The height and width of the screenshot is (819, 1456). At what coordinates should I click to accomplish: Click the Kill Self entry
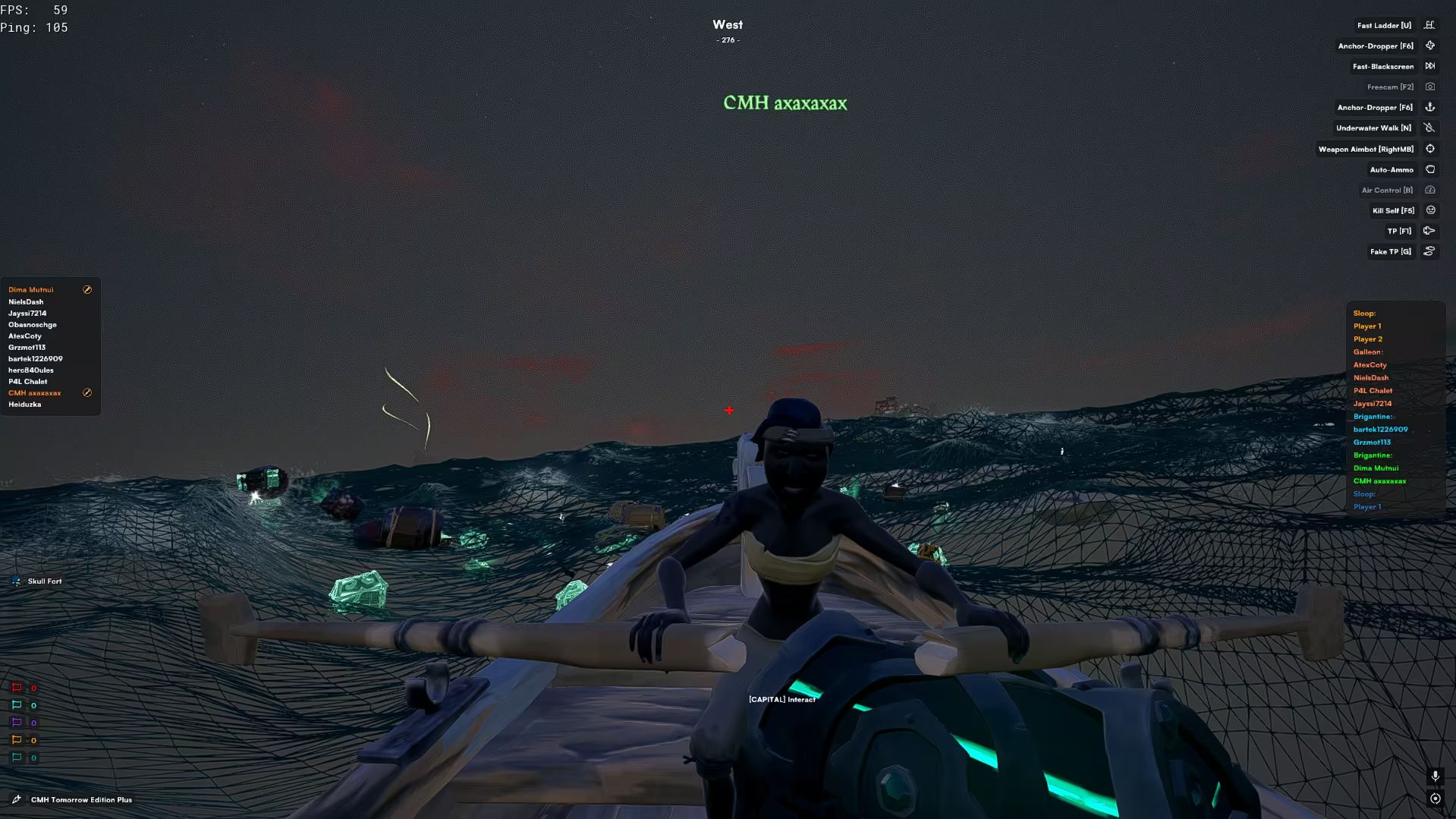1393,211
